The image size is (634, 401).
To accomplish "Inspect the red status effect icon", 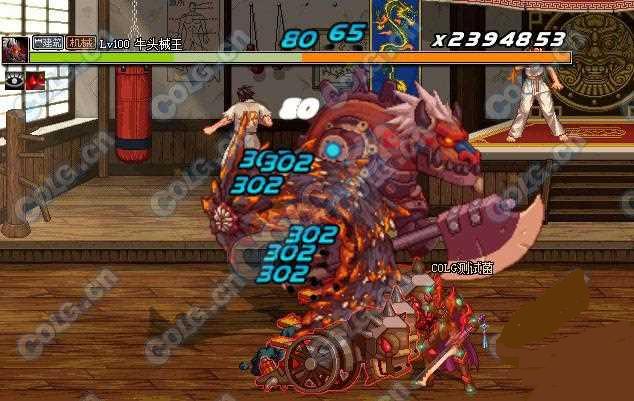I will [x=35, y=81].
